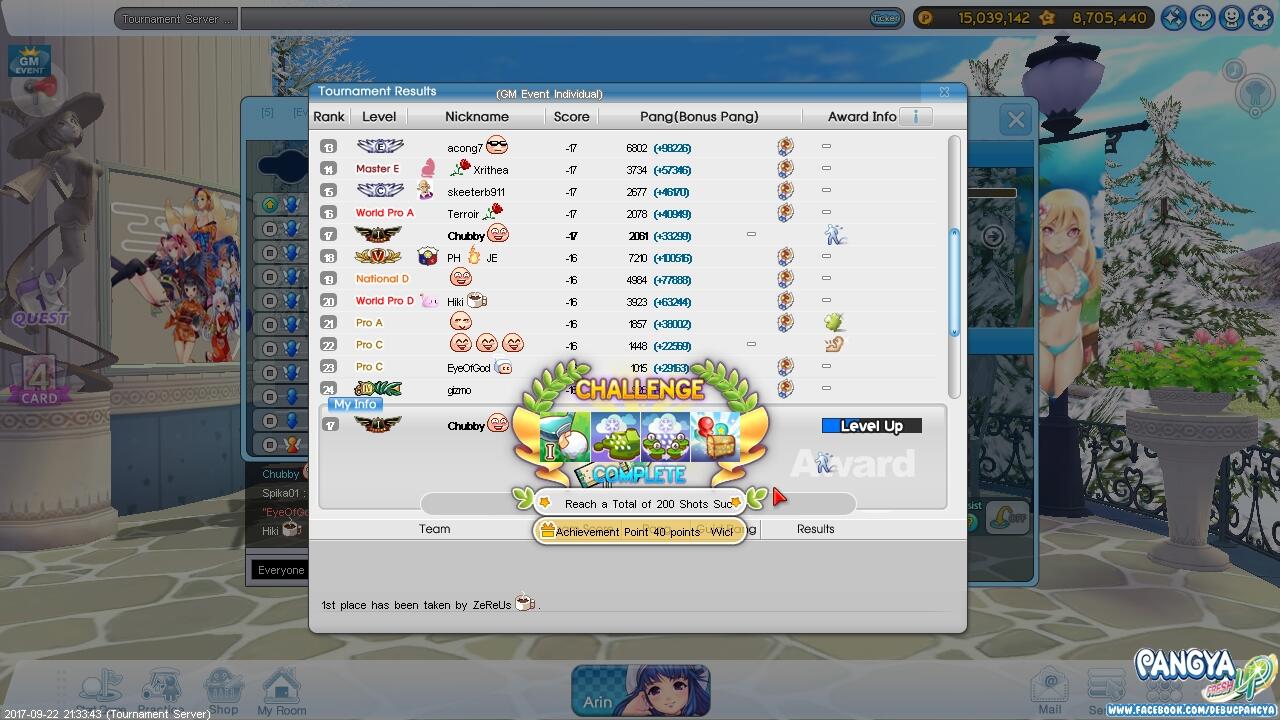Click the Ticker button on the top bar
This screenshot has width=1280, height=720.
tap(885, 18)
